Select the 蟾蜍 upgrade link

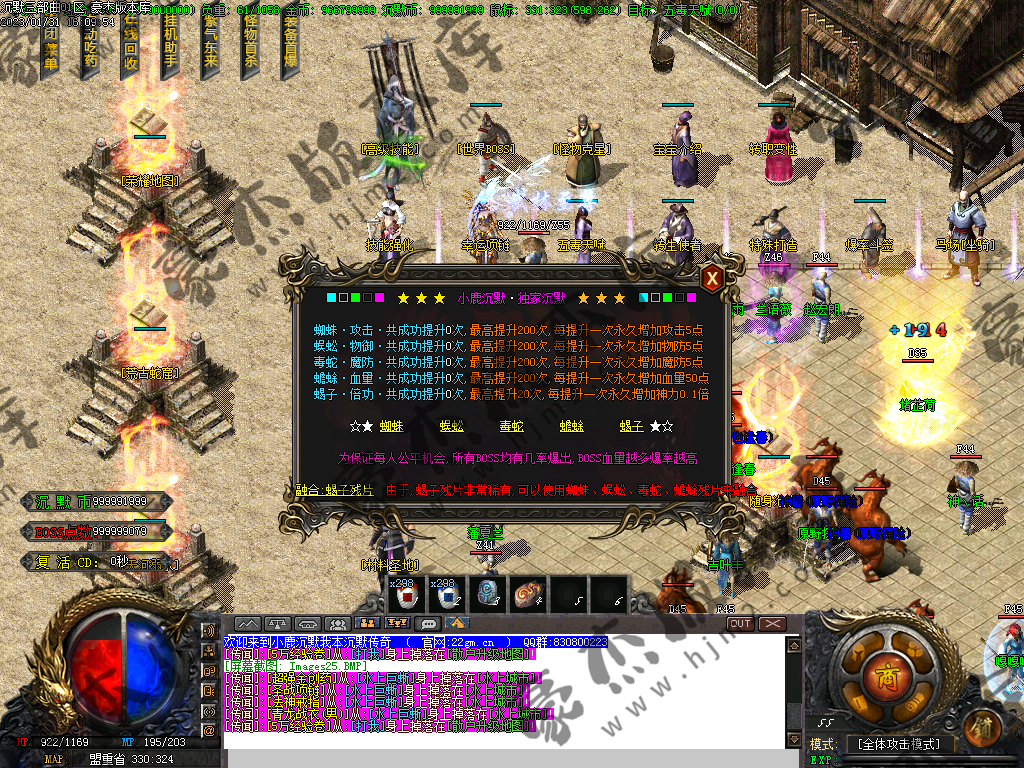pos(571,425)
